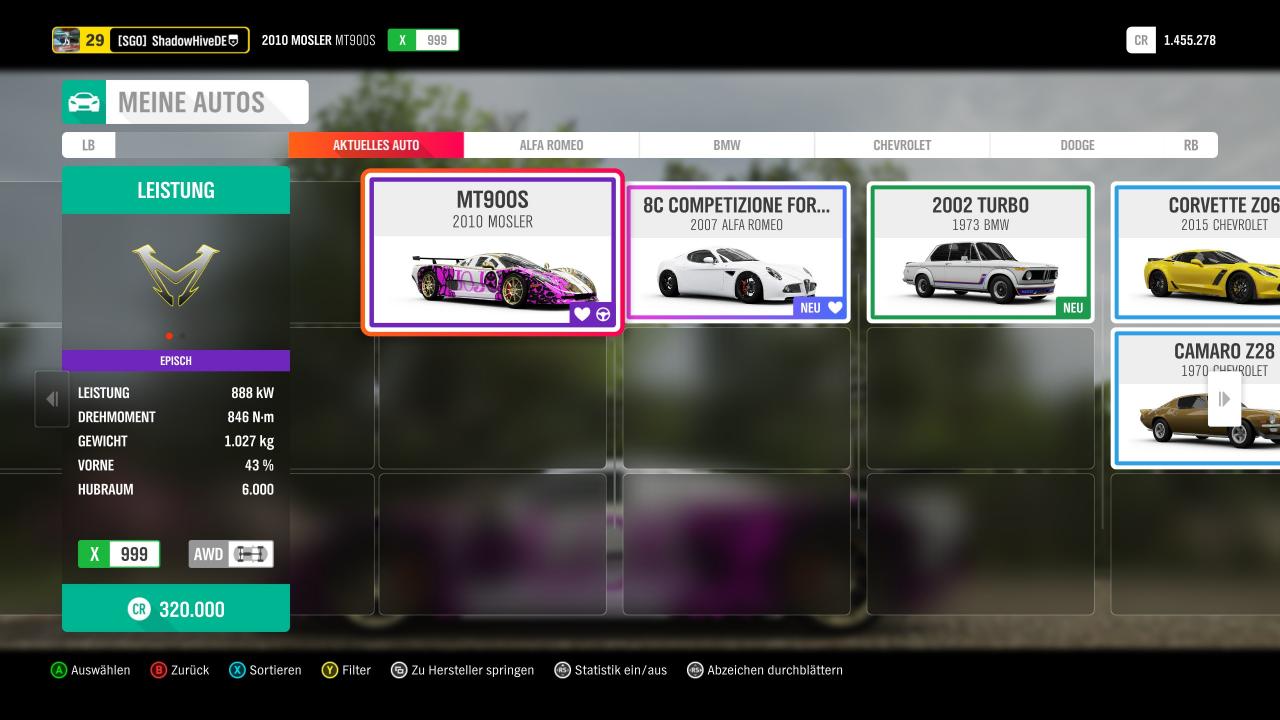Jump to the BMW tab

pos(727,145)
